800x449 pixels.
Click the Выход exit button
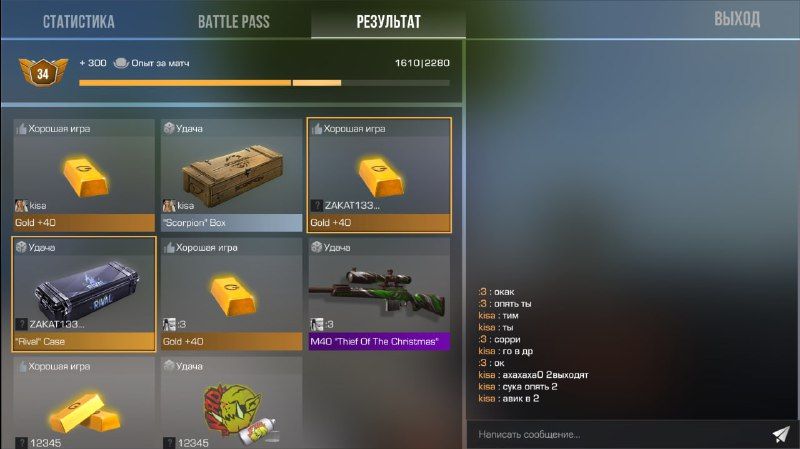737,19
